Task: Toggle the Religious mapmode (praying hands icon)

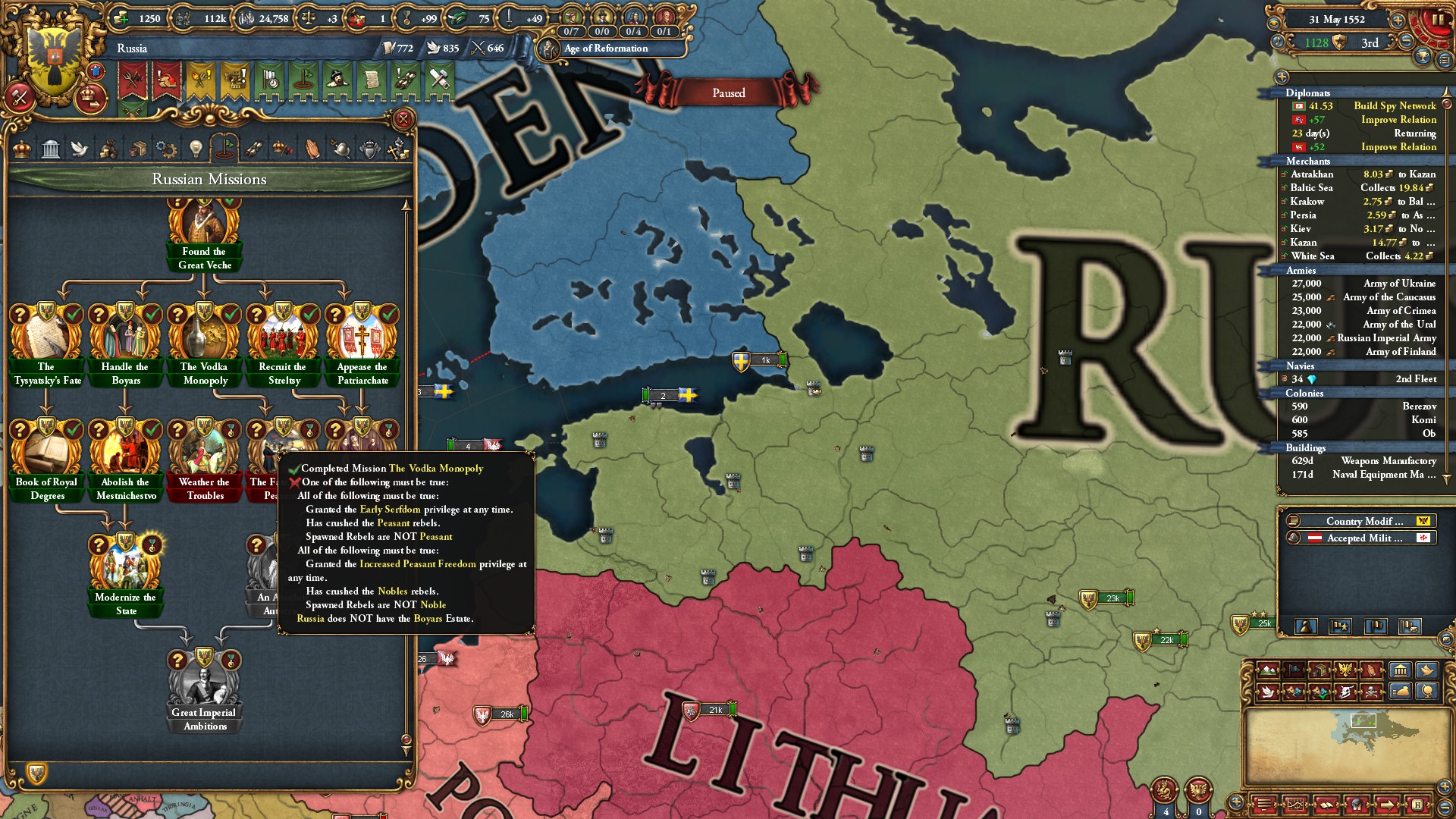Action: 1370,670
